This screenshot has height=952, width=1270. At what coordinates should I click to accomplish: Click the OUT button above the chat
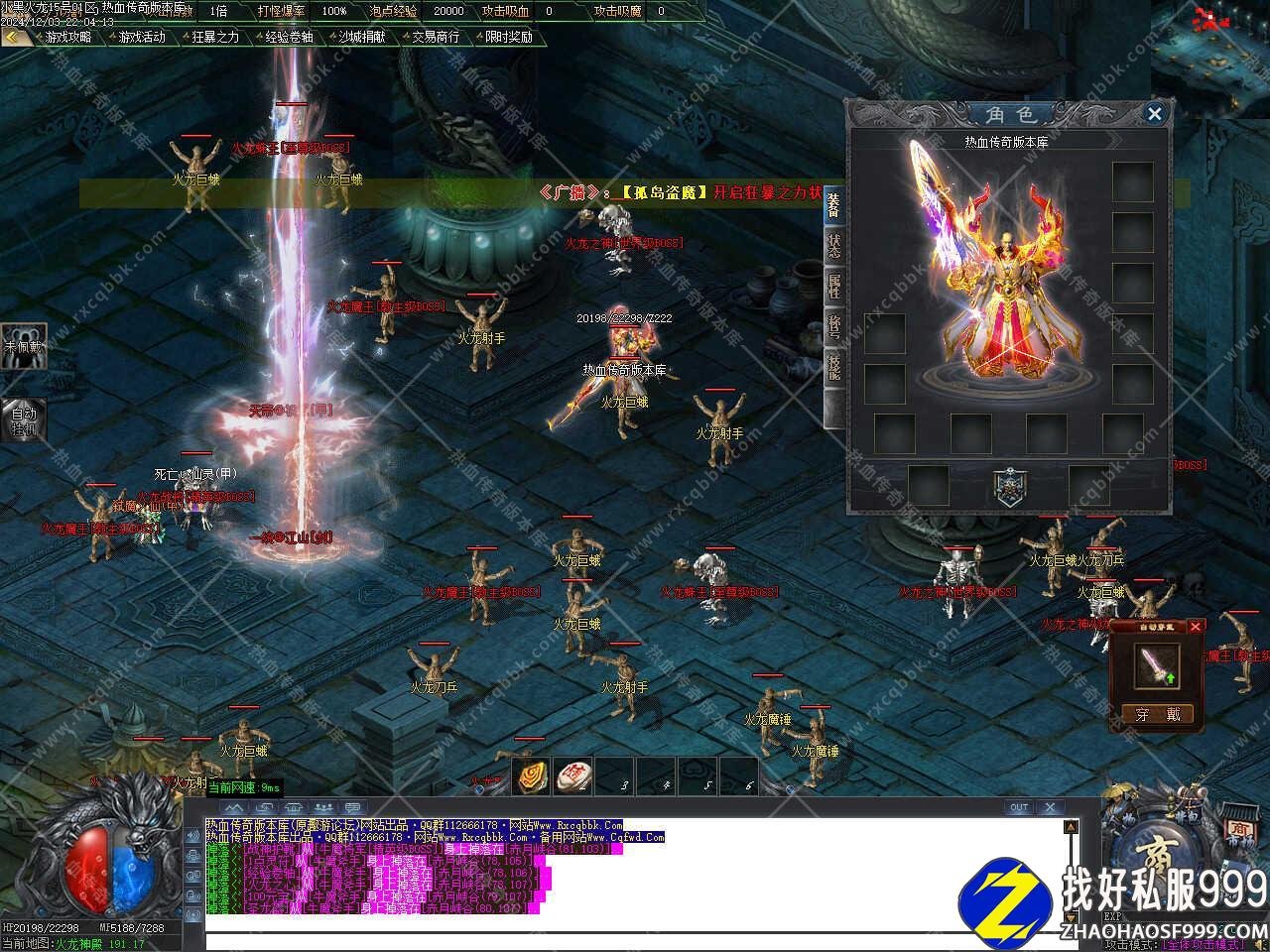click(1019, 807)
